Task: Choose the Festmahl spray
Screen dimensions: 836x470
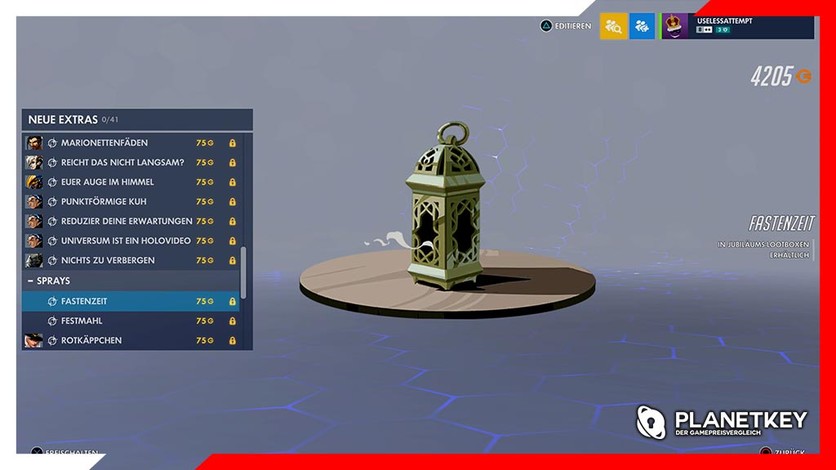Action: (x=130, y=321)
